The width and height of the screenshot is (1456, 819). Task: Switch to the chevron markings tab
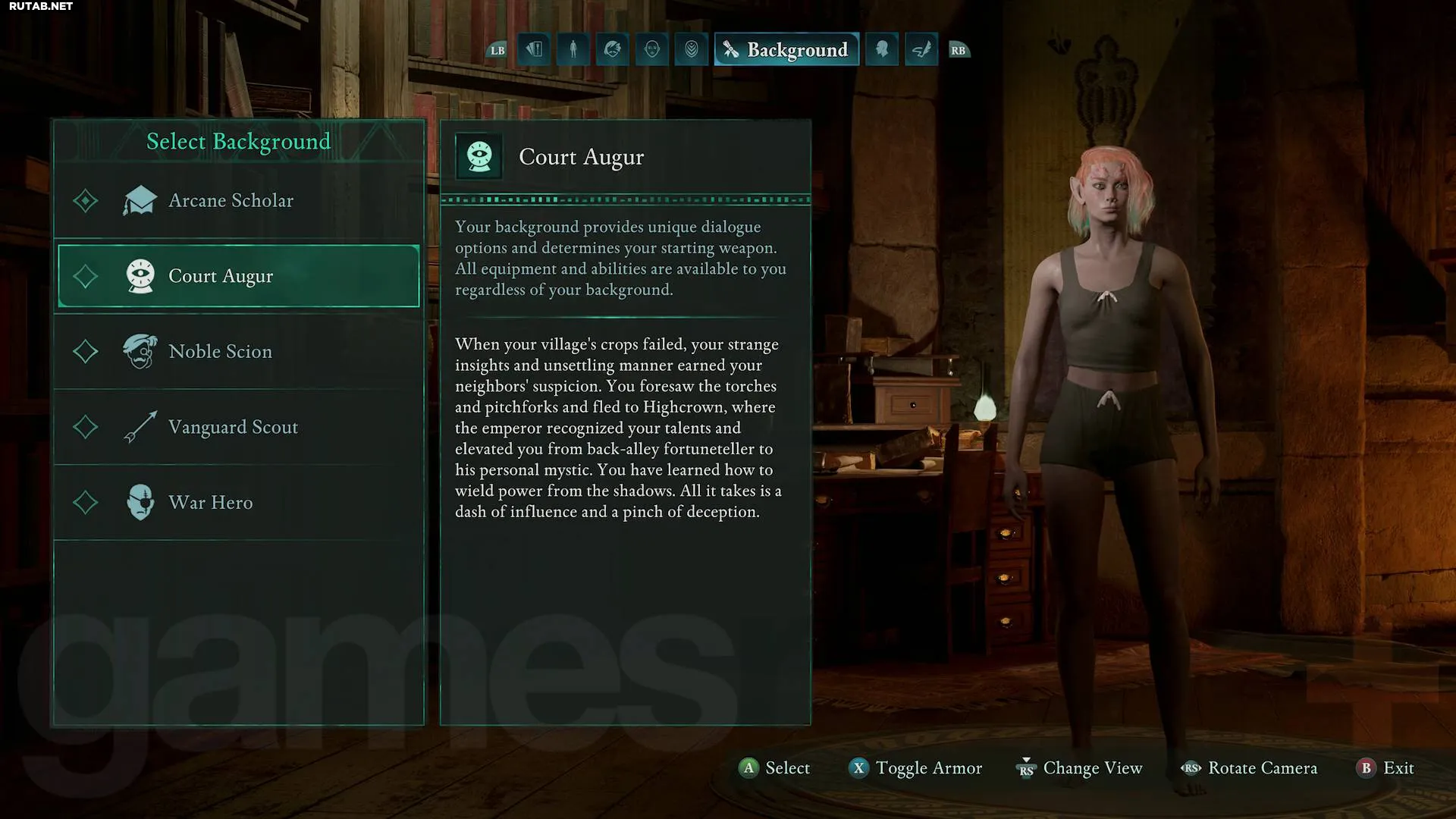[x=692, y=50]
